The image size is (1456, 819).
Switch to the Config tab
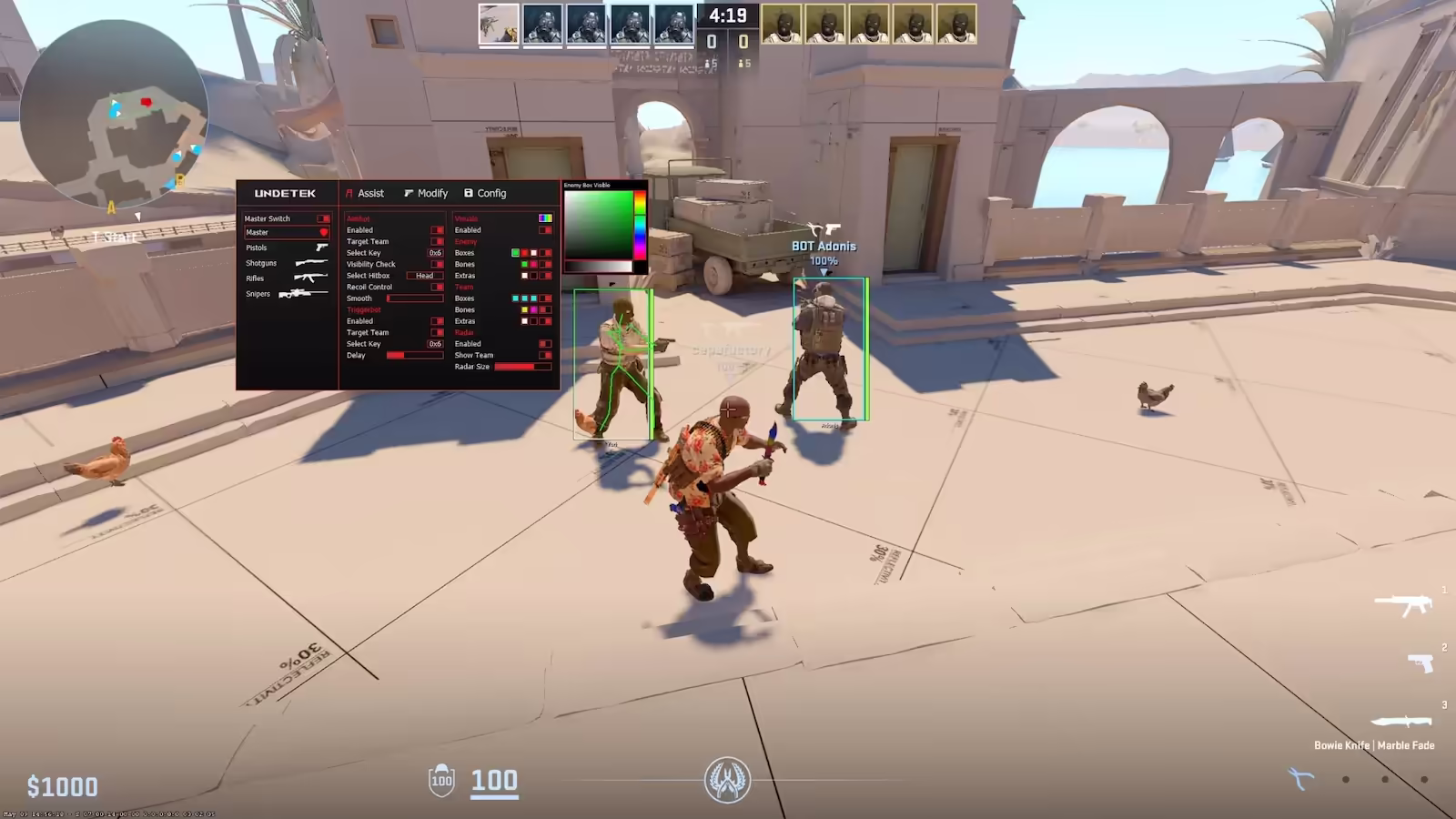pos(491,193)
